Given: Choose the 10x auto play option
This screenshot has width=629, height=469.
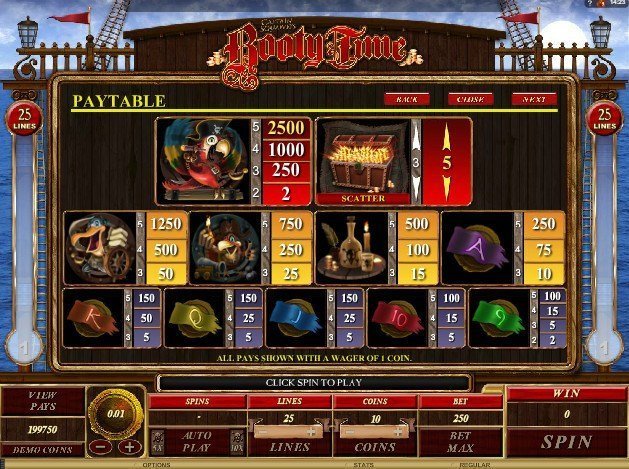Looking at the screenshot, I should tap(236, 441).
